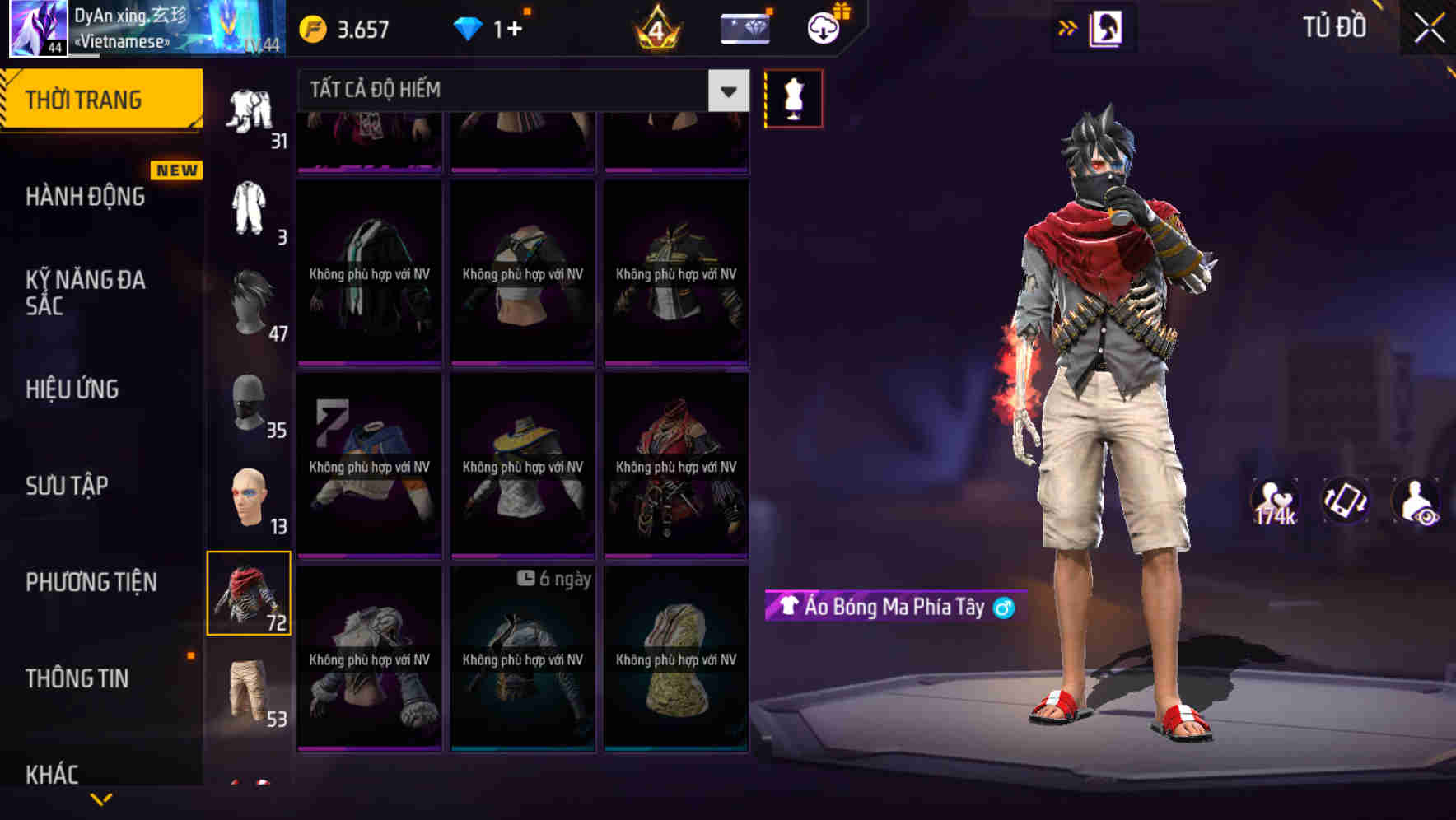Open the cloud download gift icon

(x=823, y=26)
